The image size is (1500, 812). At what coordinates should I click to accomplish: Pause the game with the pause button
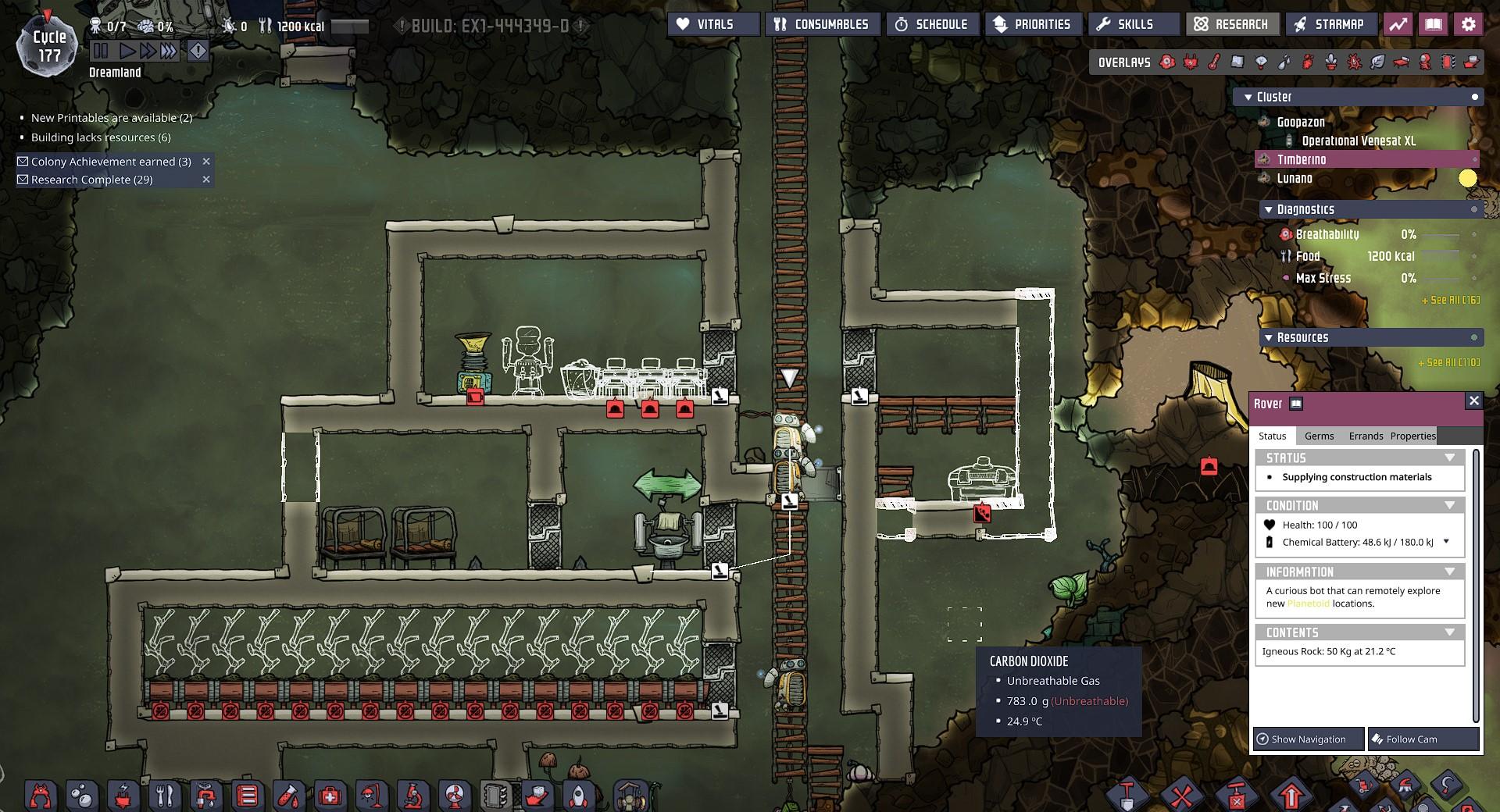101,52
